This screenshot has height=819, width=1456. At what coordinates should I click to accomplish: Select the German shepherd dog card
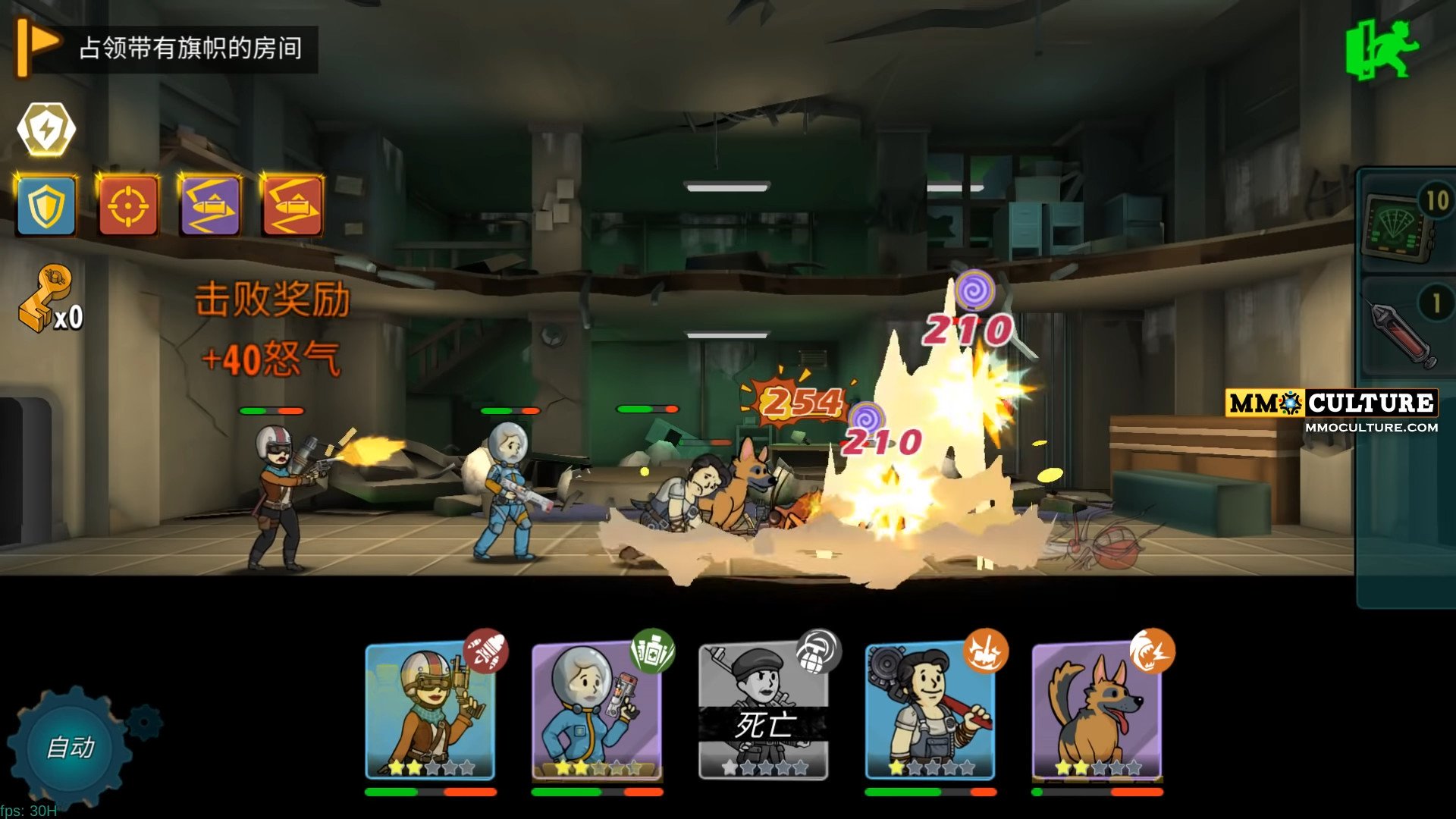(1097, 711)
